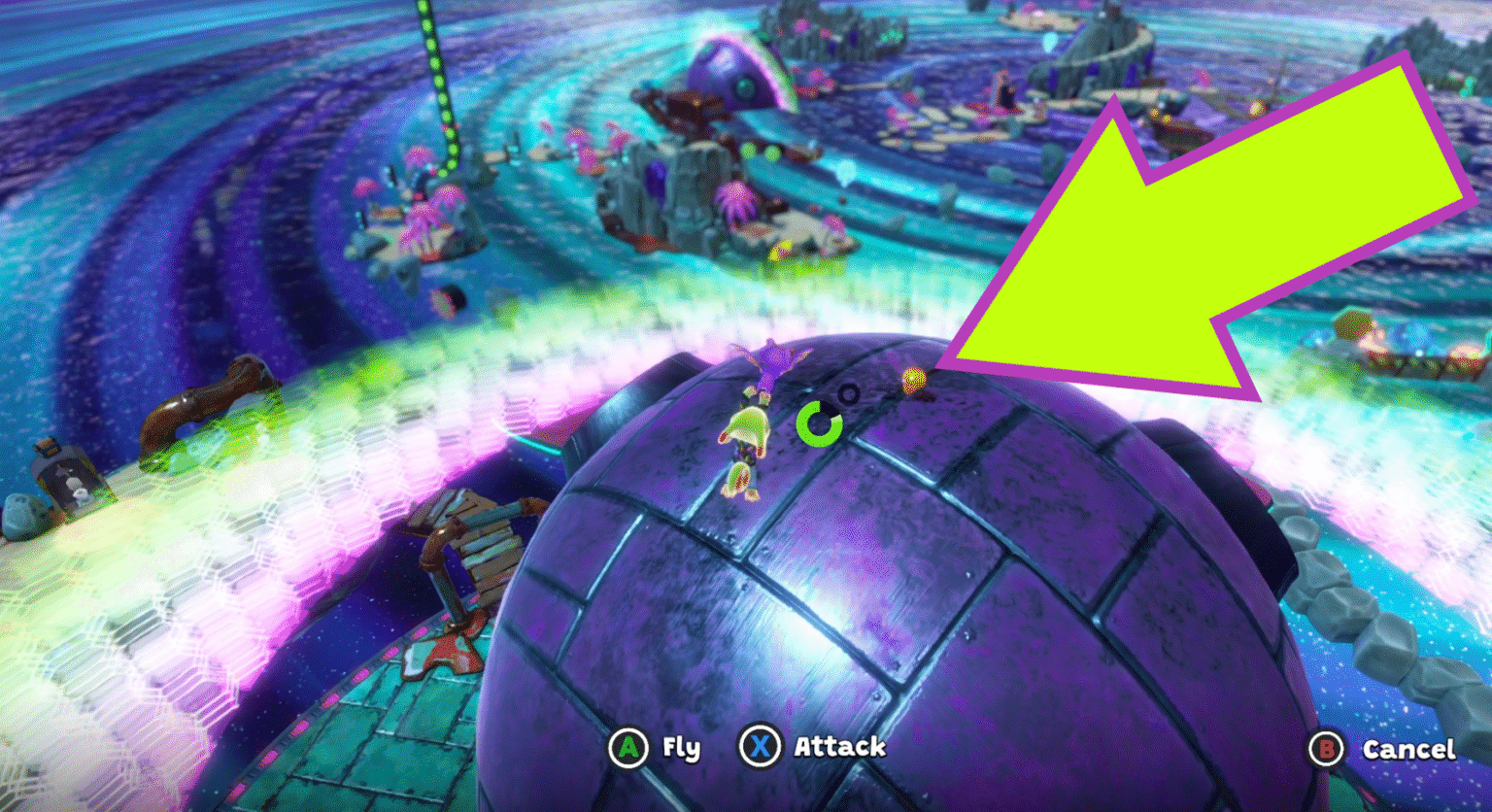Click the red B button icon
Screen dimensions: 1492x812
pyautogui.click(x=1327, y=749)
